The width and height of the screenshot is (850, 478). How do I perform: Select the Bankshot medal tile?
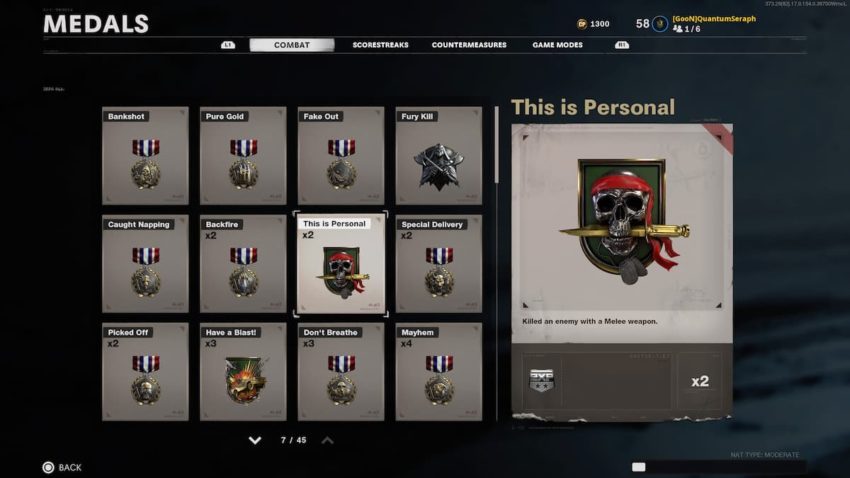point(145,156)
